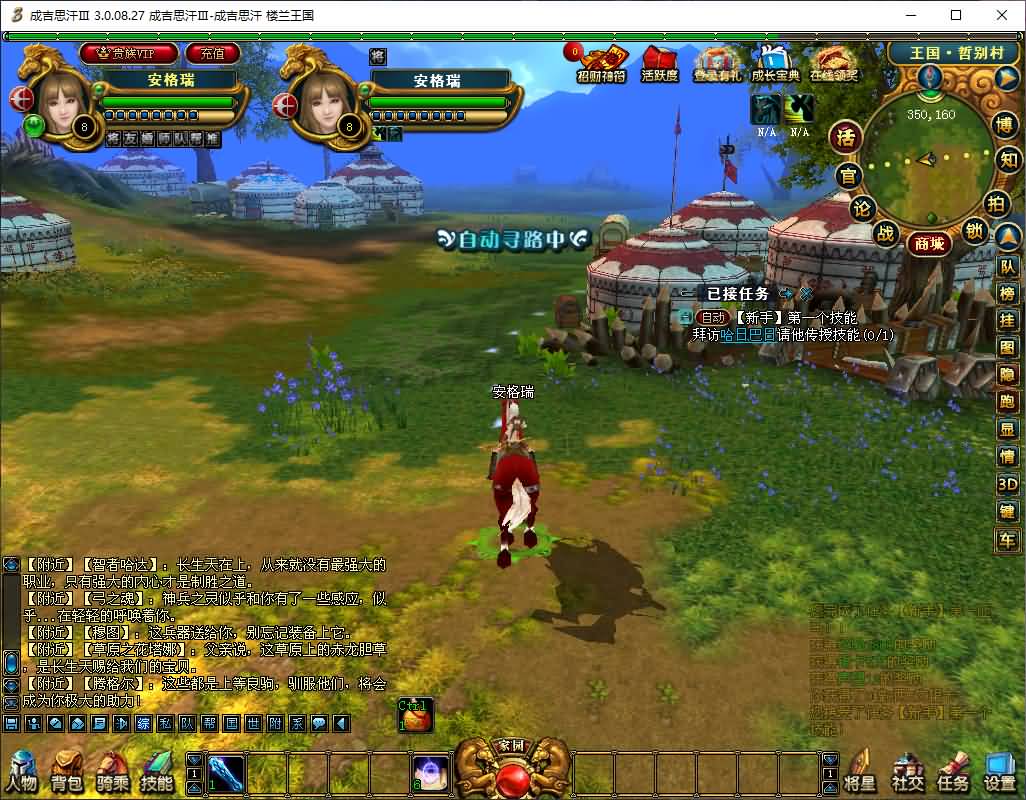Close the game window
This screenshot has height=800, width=1026.
pyautogui.click(x=1001, y=15)
